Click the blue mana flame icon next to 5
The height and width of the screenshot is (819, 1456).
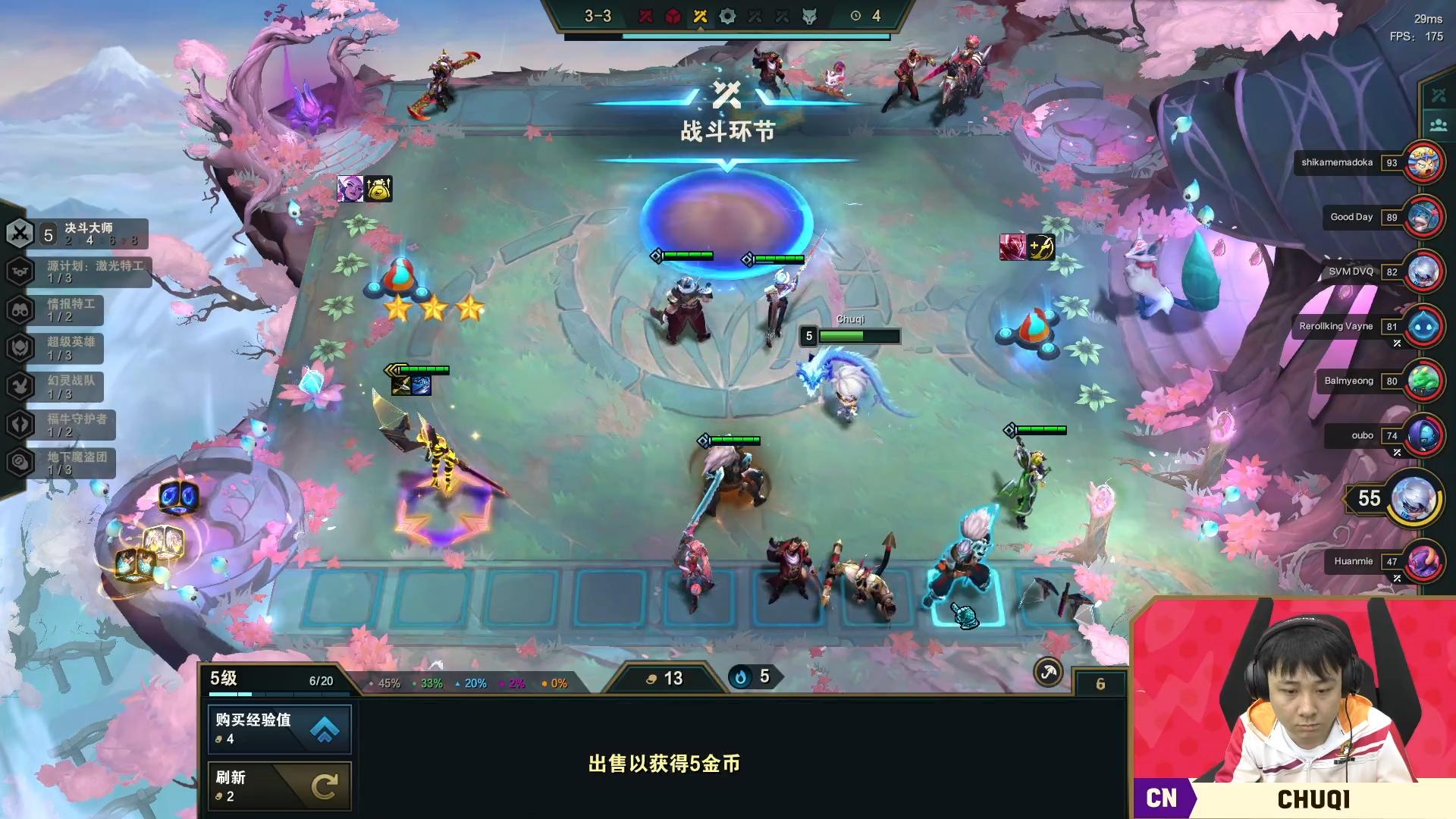pyautogui.click(x=739, y=676)
